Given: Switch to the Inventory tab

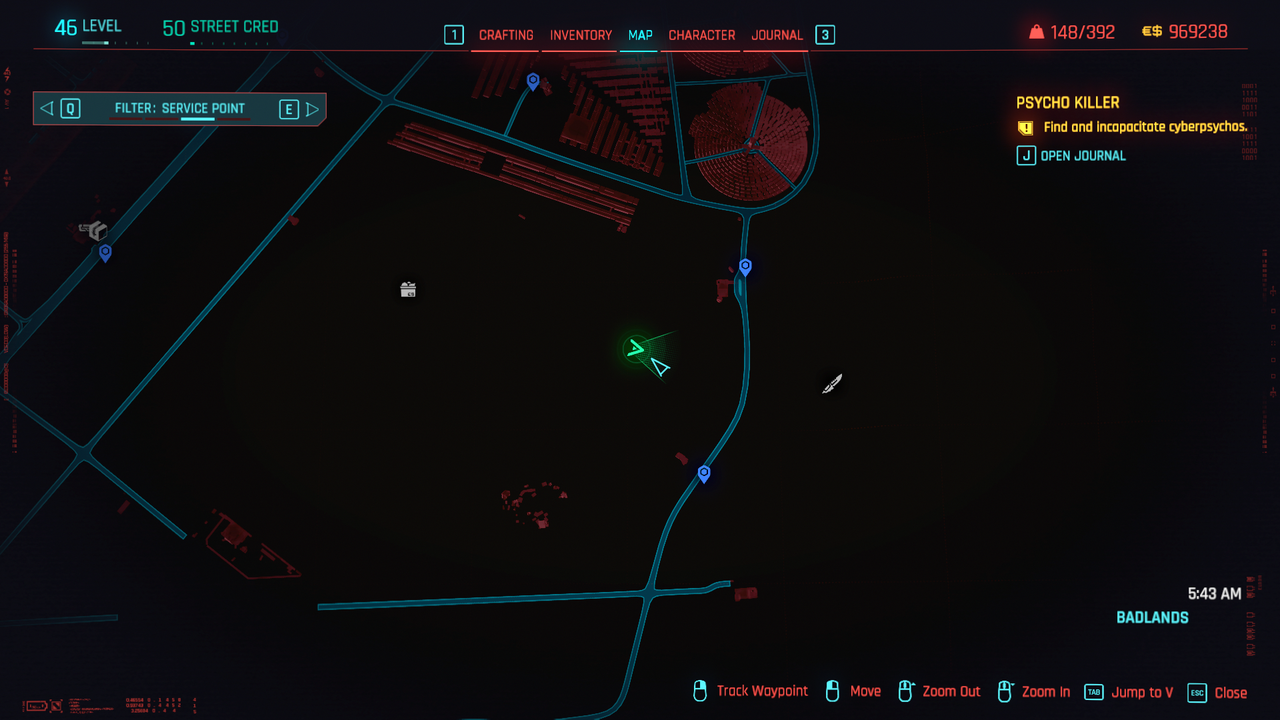Looking at the screenshot, I should (x=581, y=35).
